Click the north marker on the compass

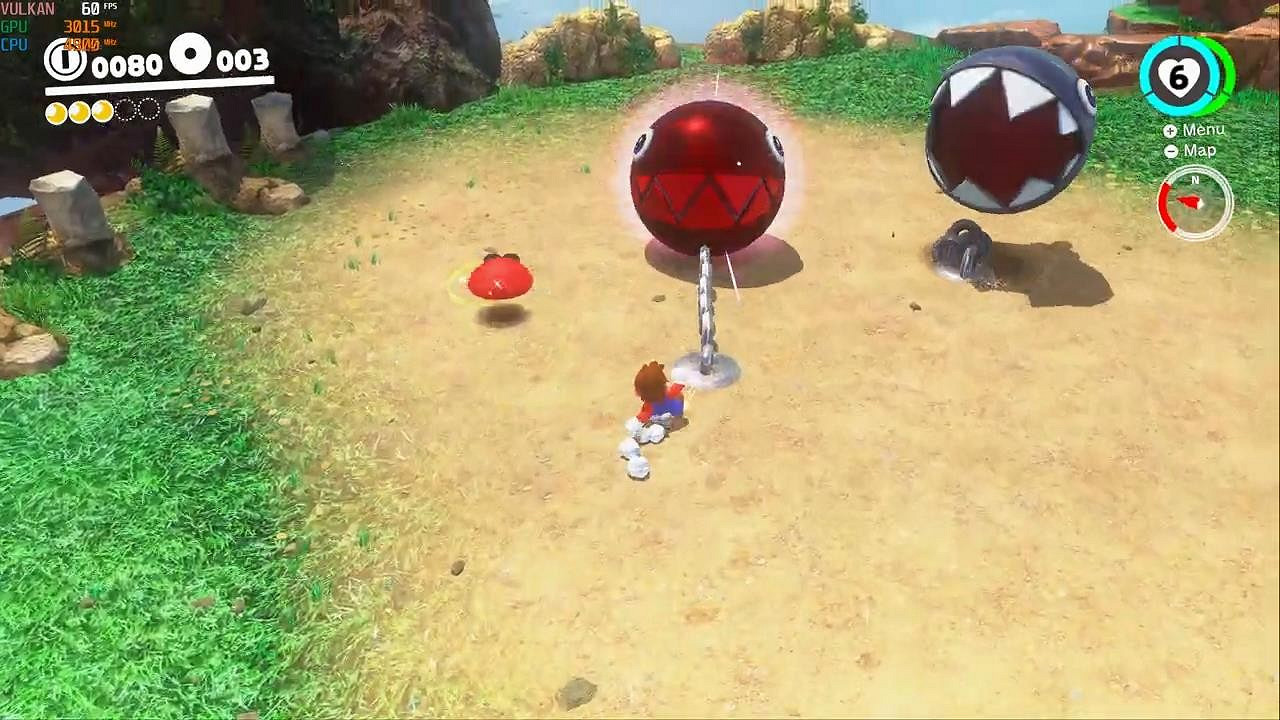(1195, 180)
